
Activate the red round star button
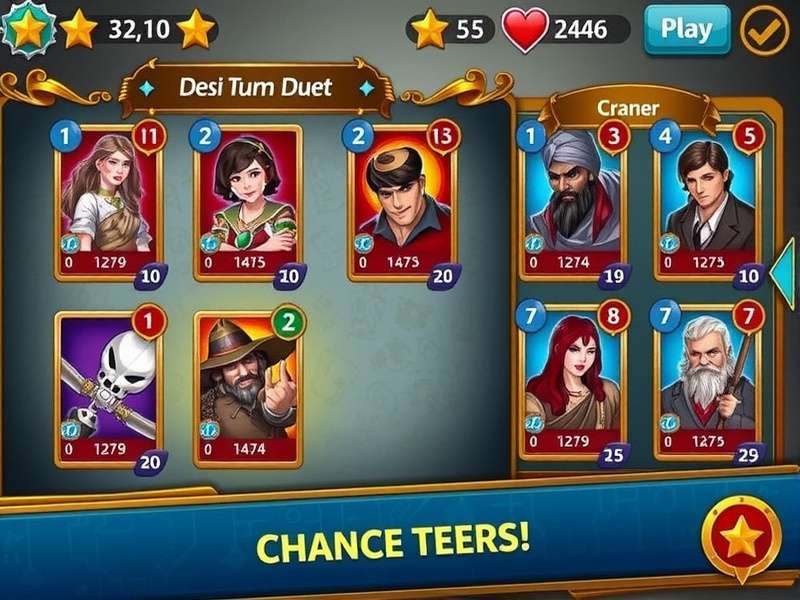coord(741,539)
